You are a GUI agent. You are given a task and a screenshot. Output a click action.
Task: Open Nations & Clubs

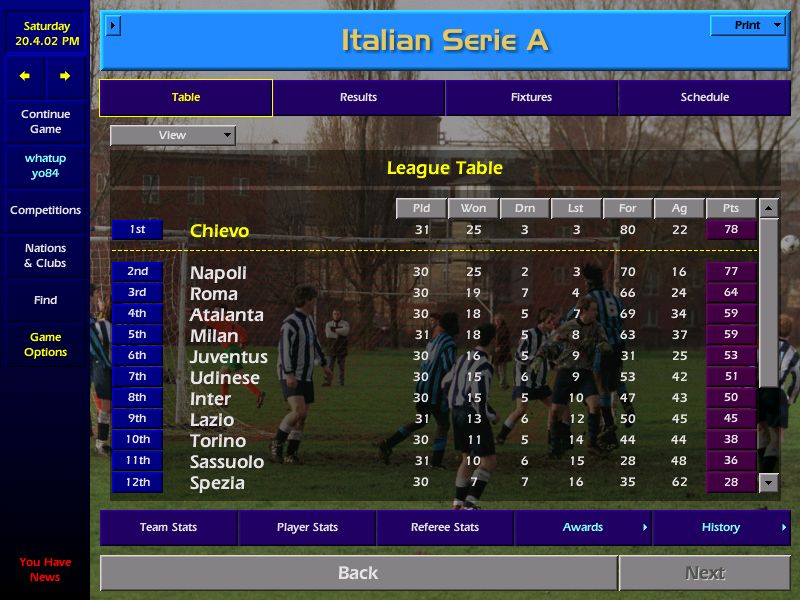coord(45,256)
